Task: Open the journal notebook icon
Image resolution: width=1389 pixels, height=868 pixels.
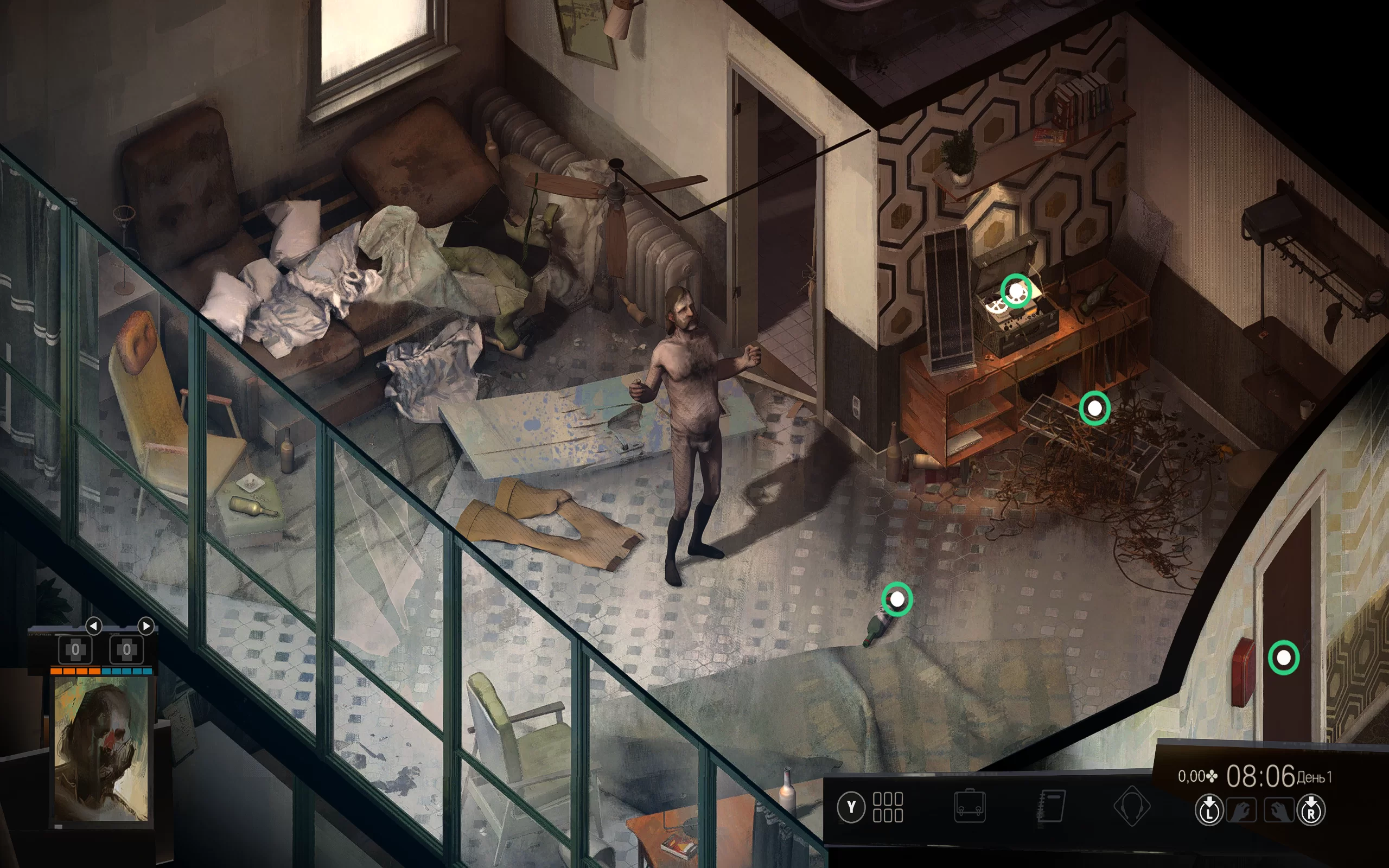Action: [x=1052, y=807]
